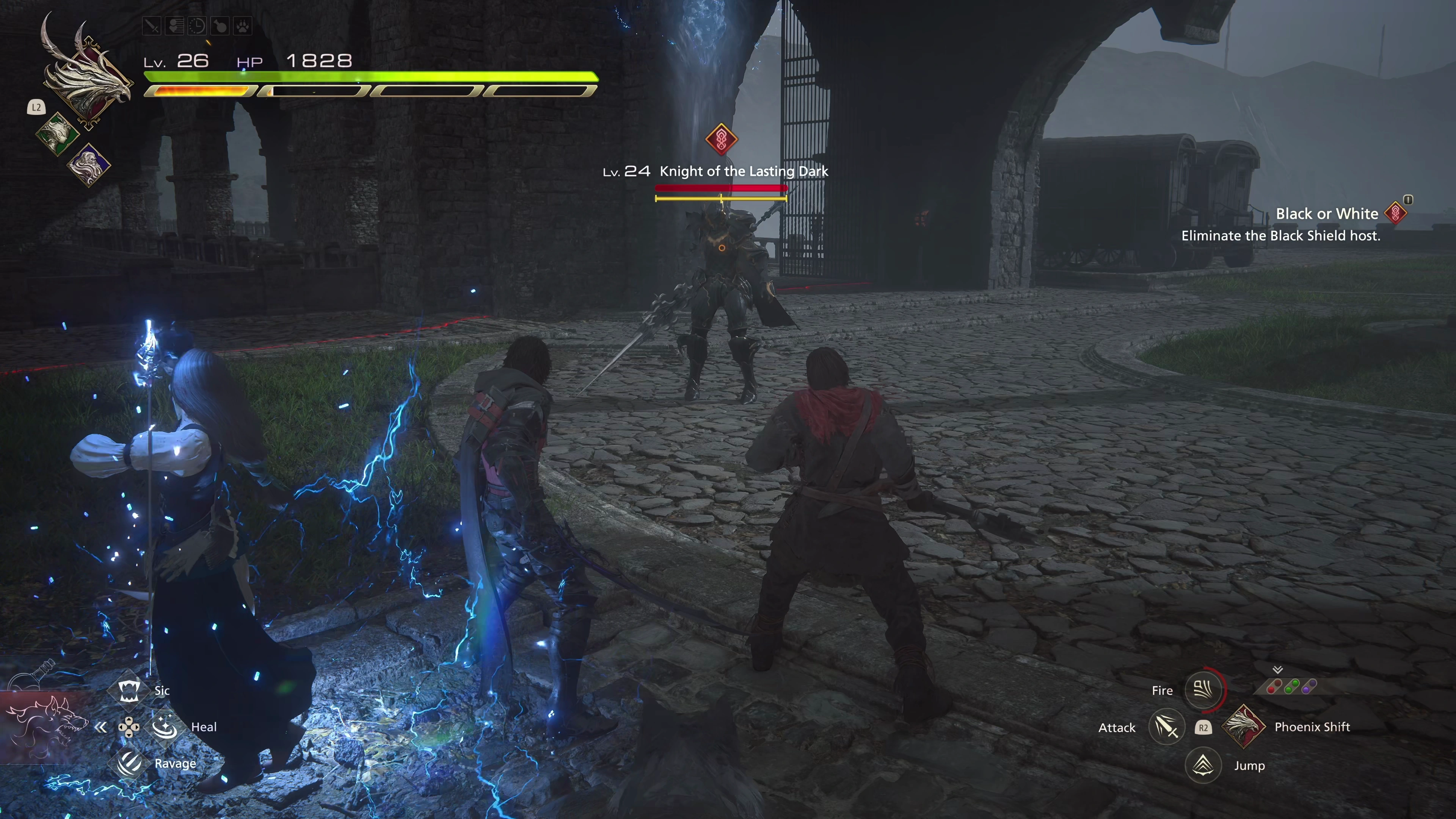Screen dimensions: 1456x819
Task: Select the red orb pair indicator
Action: 1274,686
